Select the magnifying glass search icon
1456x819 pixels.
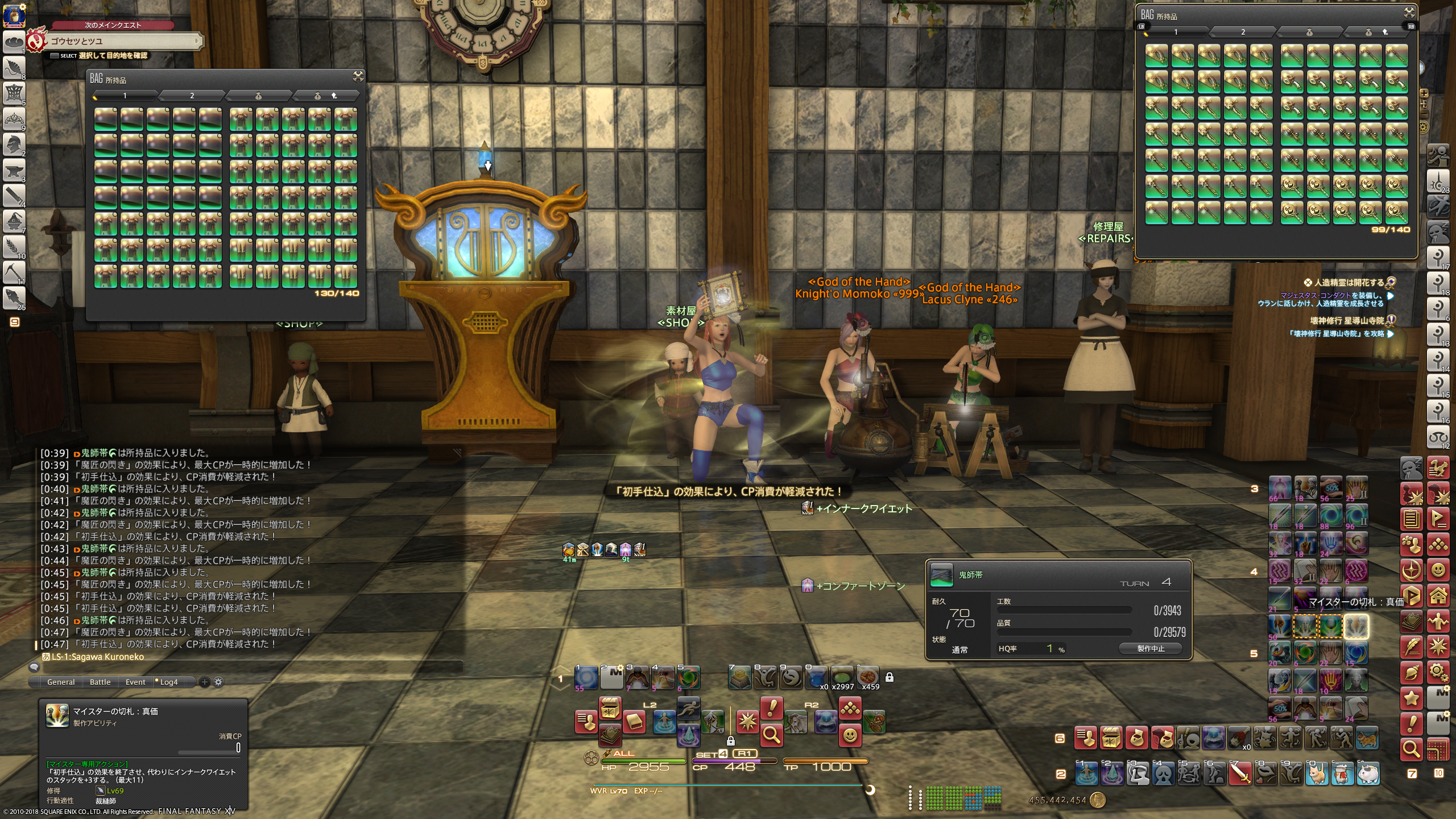pos(771,736)
